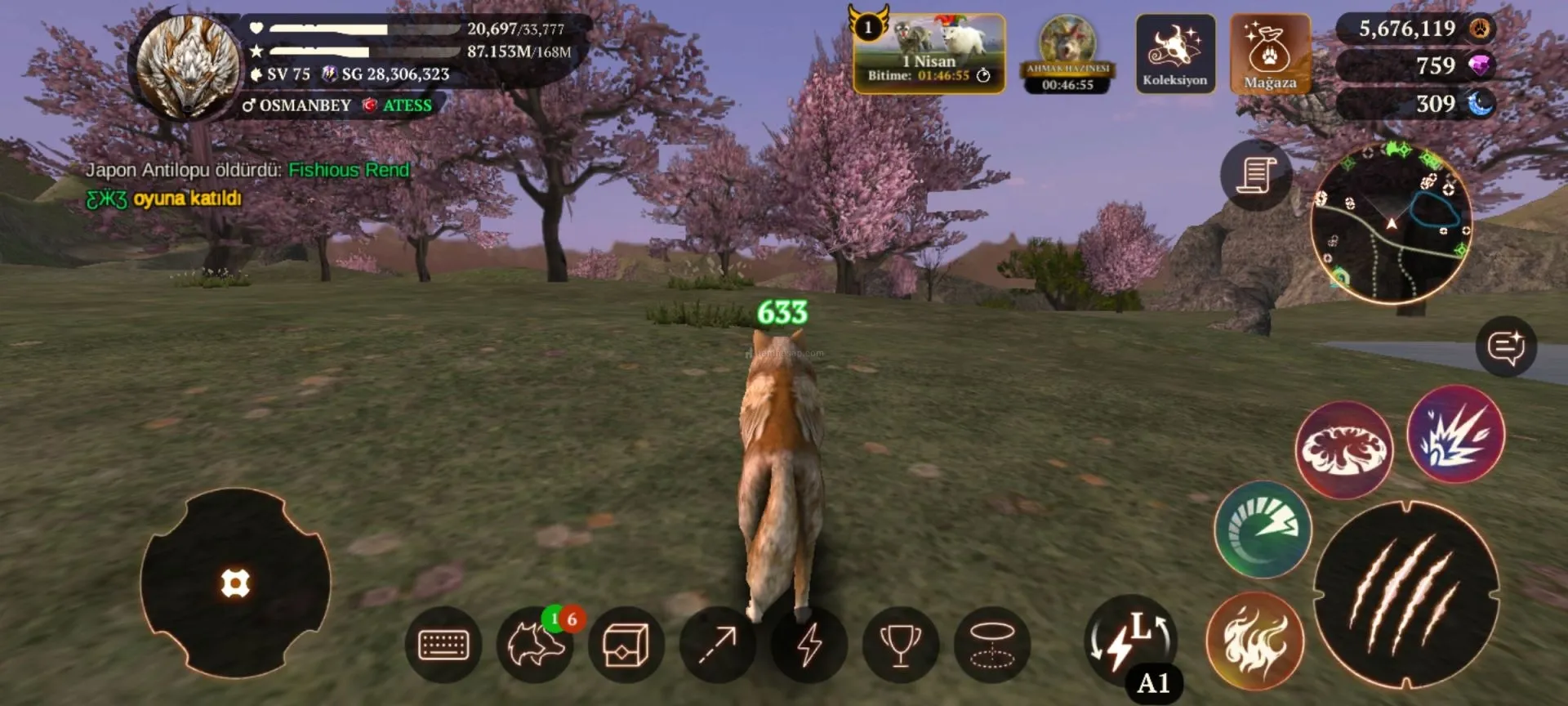
Task: Use the green speed dash skill
Action: (1263, 529)
